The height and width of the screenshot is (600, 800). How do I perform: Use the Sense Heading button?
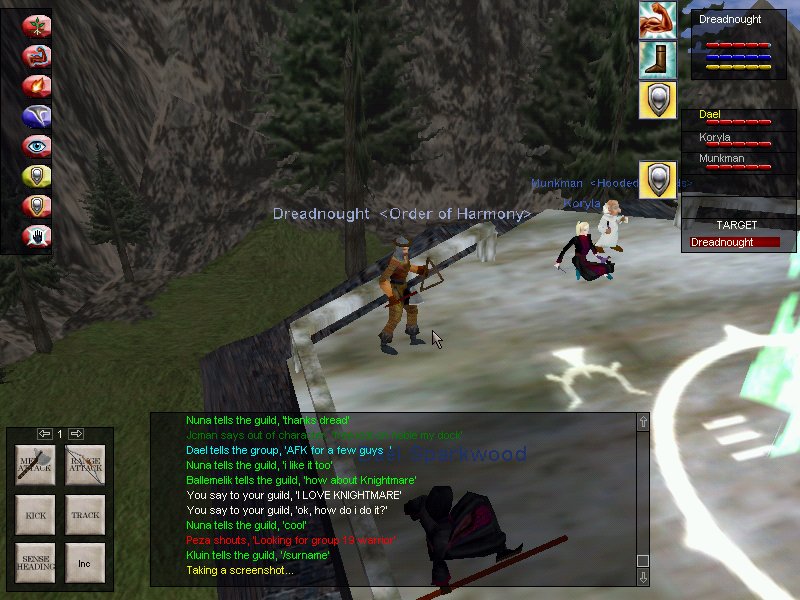click(35, 563)
